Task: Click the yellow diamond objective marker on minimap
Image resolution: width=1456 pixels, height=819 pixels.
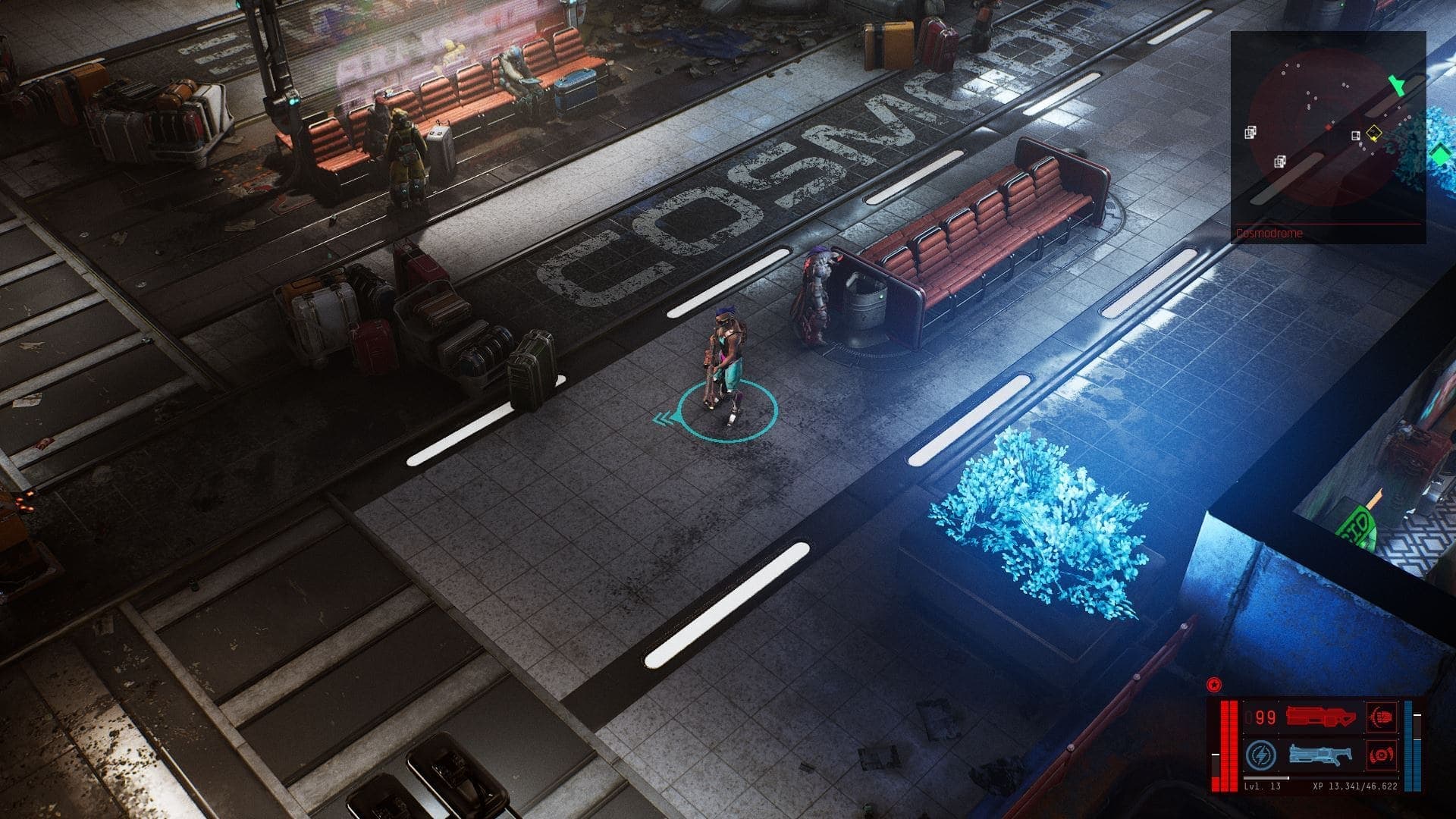Action: point(1373,134)
